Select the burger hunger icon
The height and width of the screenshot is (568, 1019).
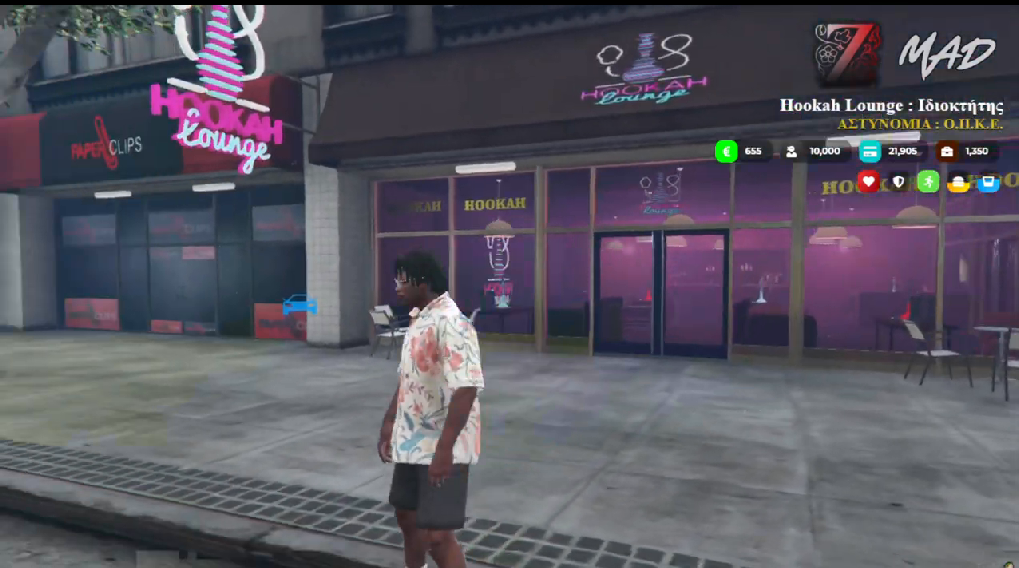(958, 183)
